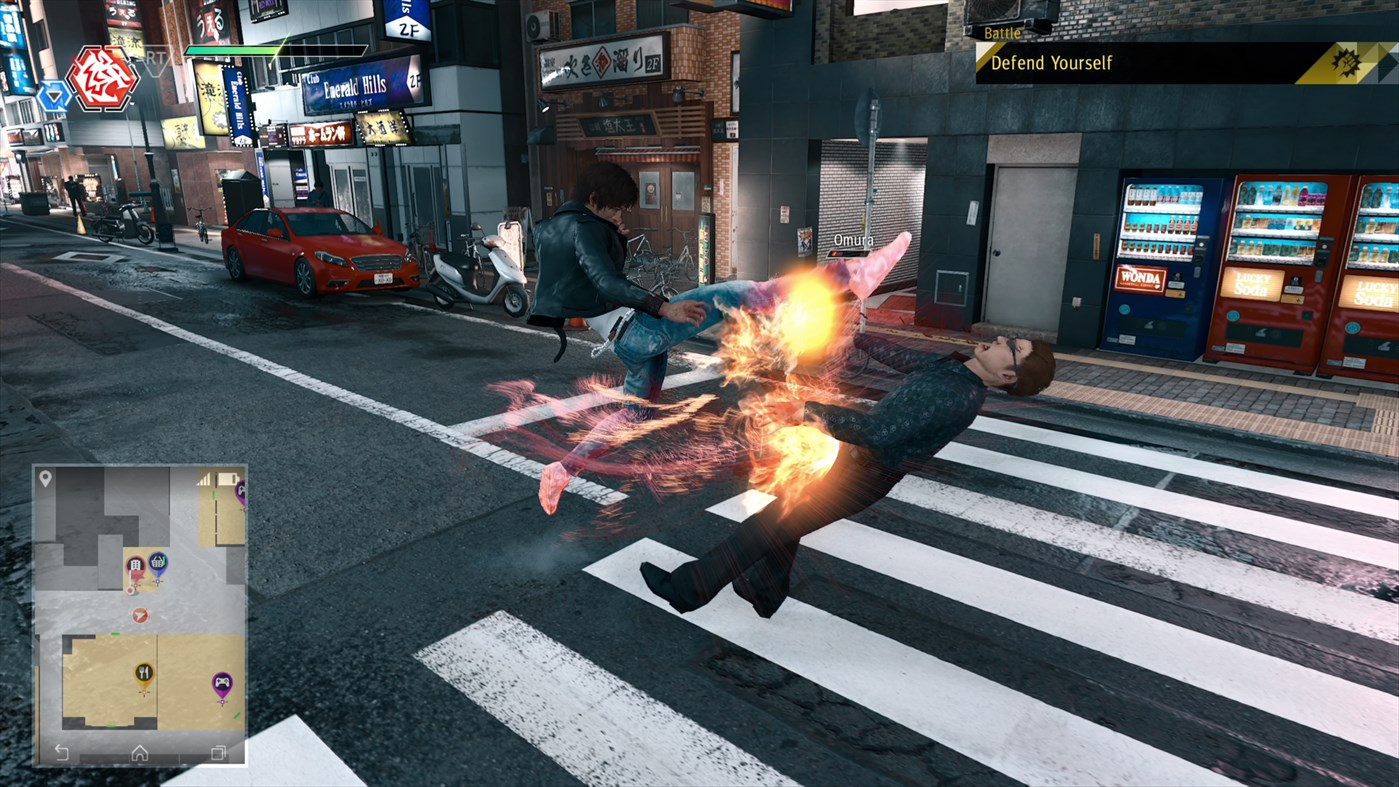The image size is (1399, 787).
Task: Click the starburst battle icon beside Defend Yourself
Action: (x=1349, y=62)
